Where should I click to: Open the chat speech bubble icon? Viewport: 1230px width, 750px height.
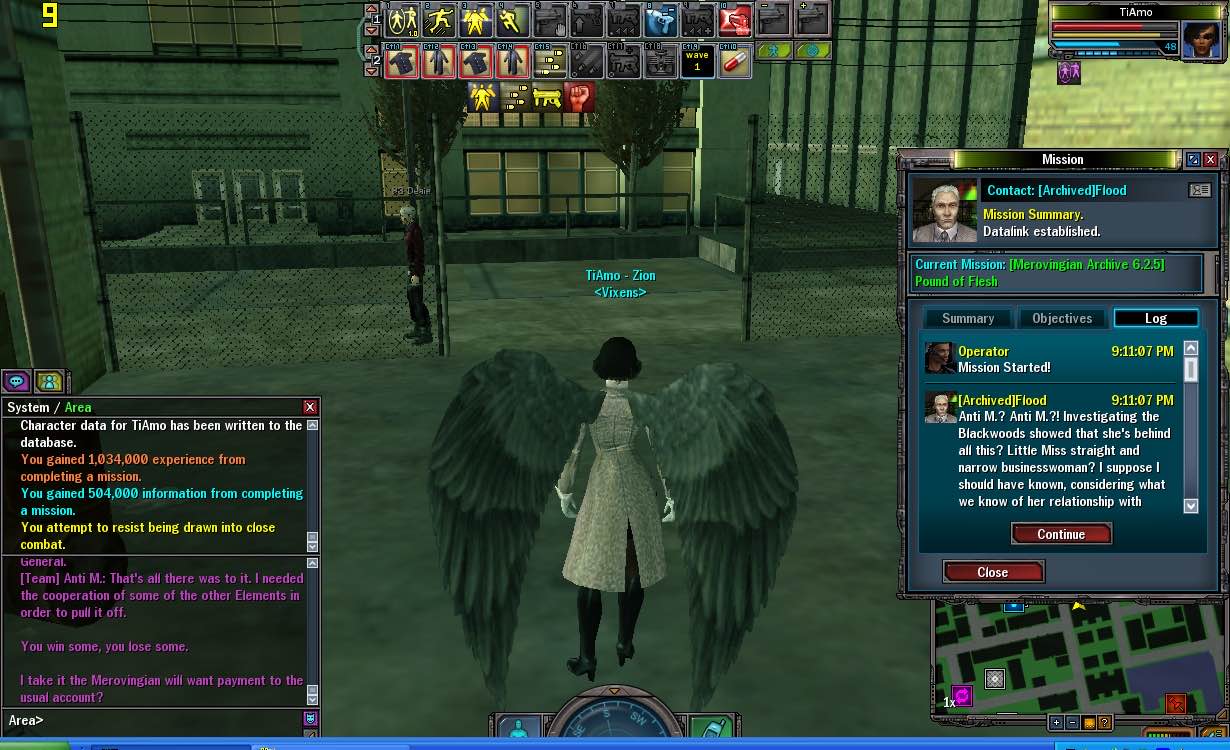(x=16, y=381)
